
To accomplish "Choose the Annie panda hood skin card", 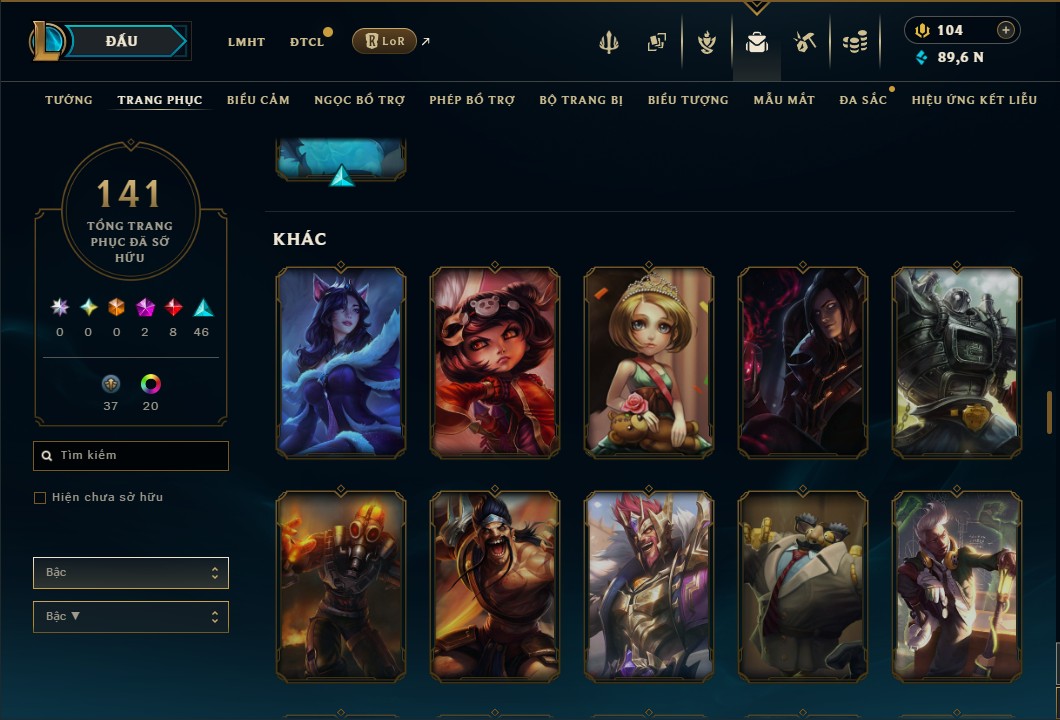I will pyautogui.click(x=495, y=362).
